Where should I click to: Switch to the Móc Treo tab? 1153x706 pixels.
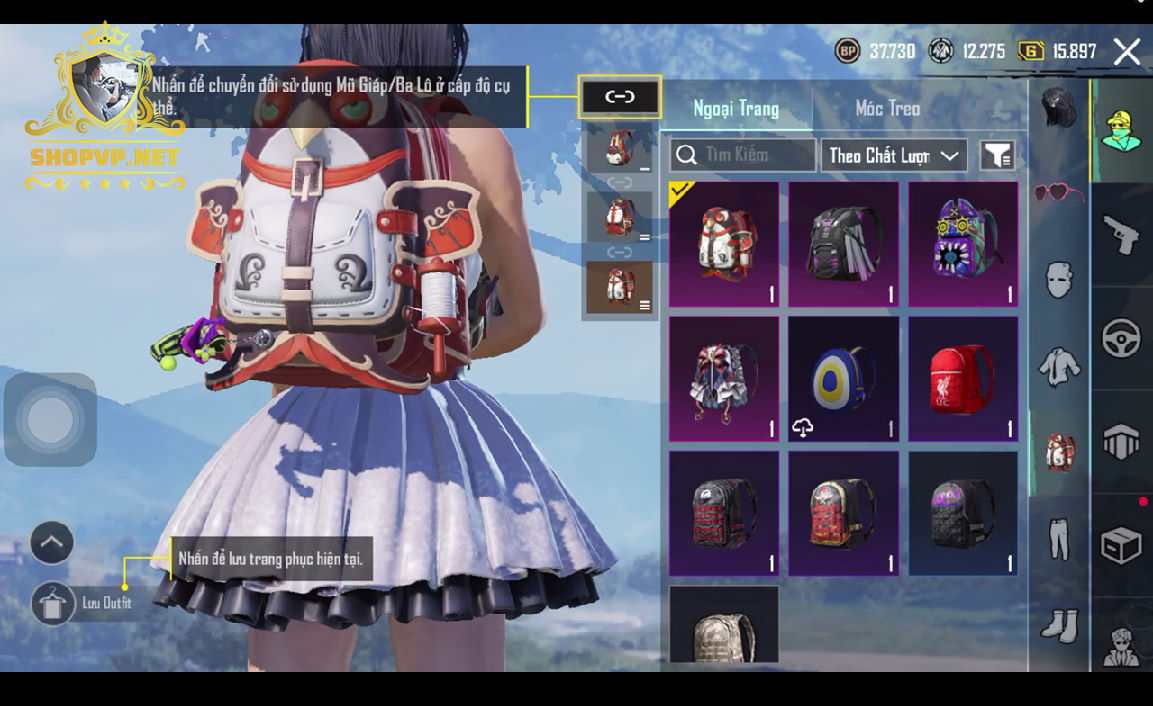pyautogui.click(x=887, y=108)
